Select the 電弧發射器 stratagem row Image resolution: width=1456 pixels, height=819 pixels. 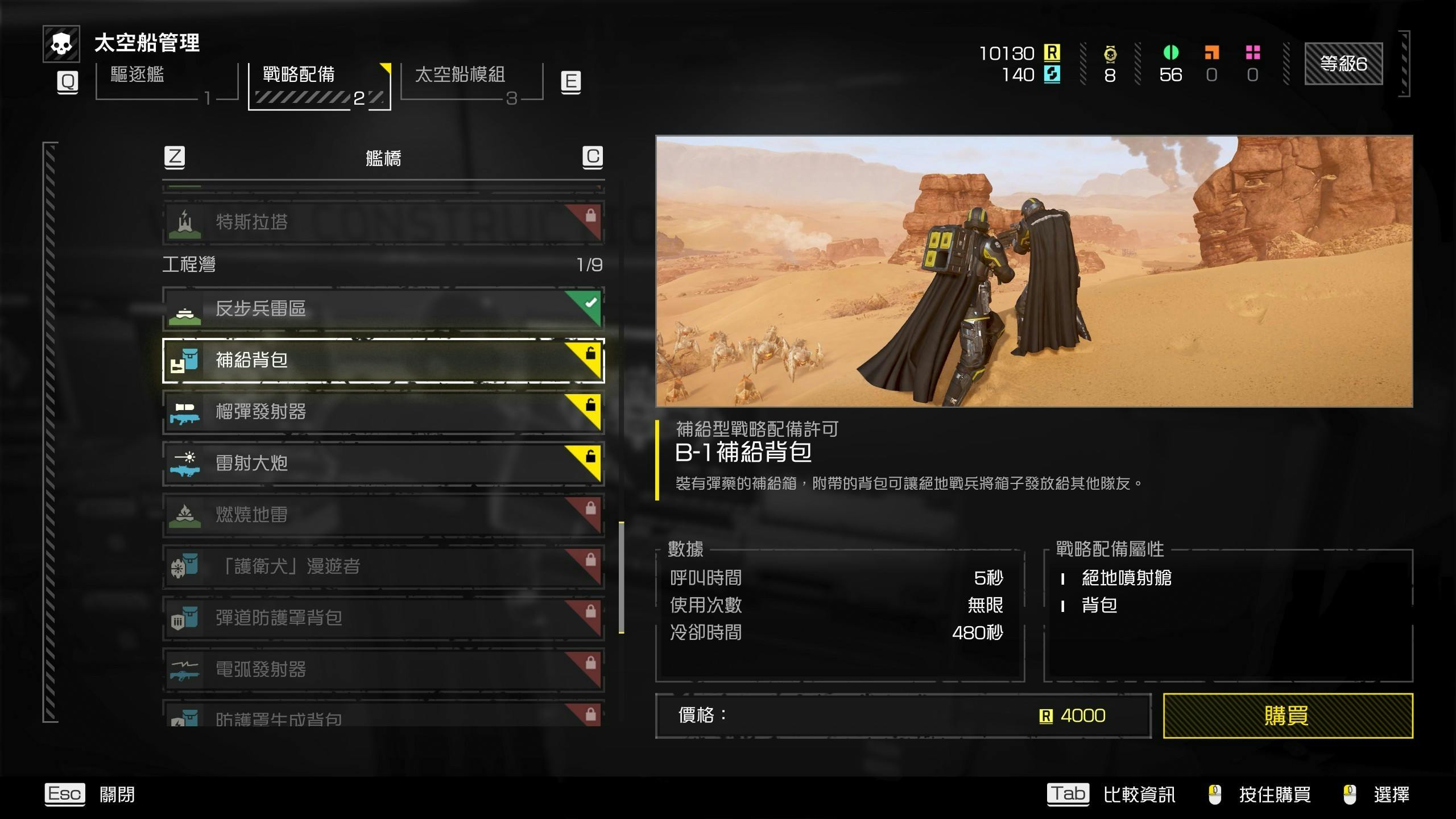pos(383,669)
